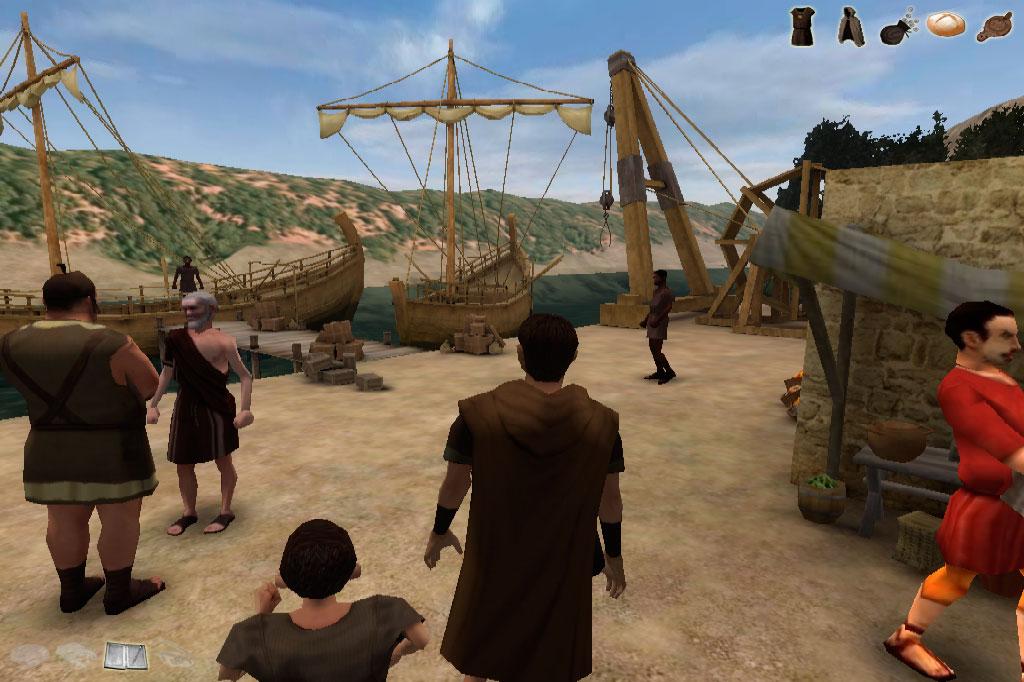
Task: Select the brown tunic inventory item
Action: pyautogui.click(x=802, y=26)
